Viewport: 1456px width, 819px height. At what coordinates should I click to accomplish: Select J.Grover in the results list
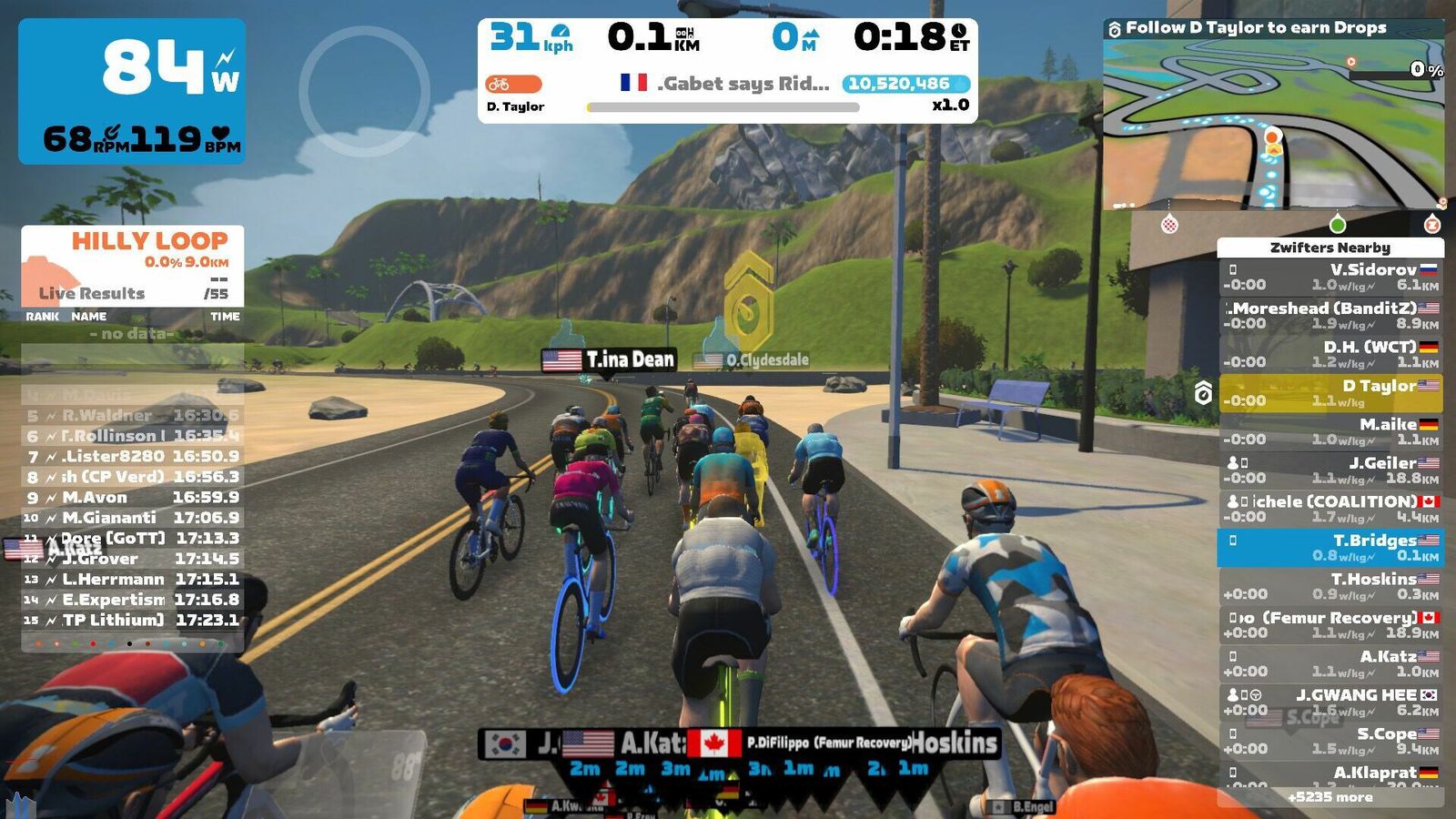[133, 559]
